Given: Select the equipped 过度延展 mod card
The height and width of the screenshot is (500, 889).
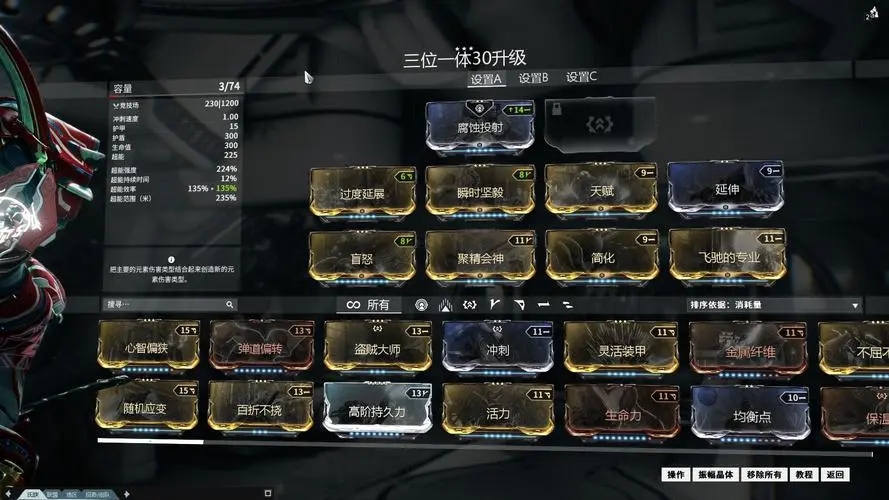Looking at the screenshot, I should 362,191.
